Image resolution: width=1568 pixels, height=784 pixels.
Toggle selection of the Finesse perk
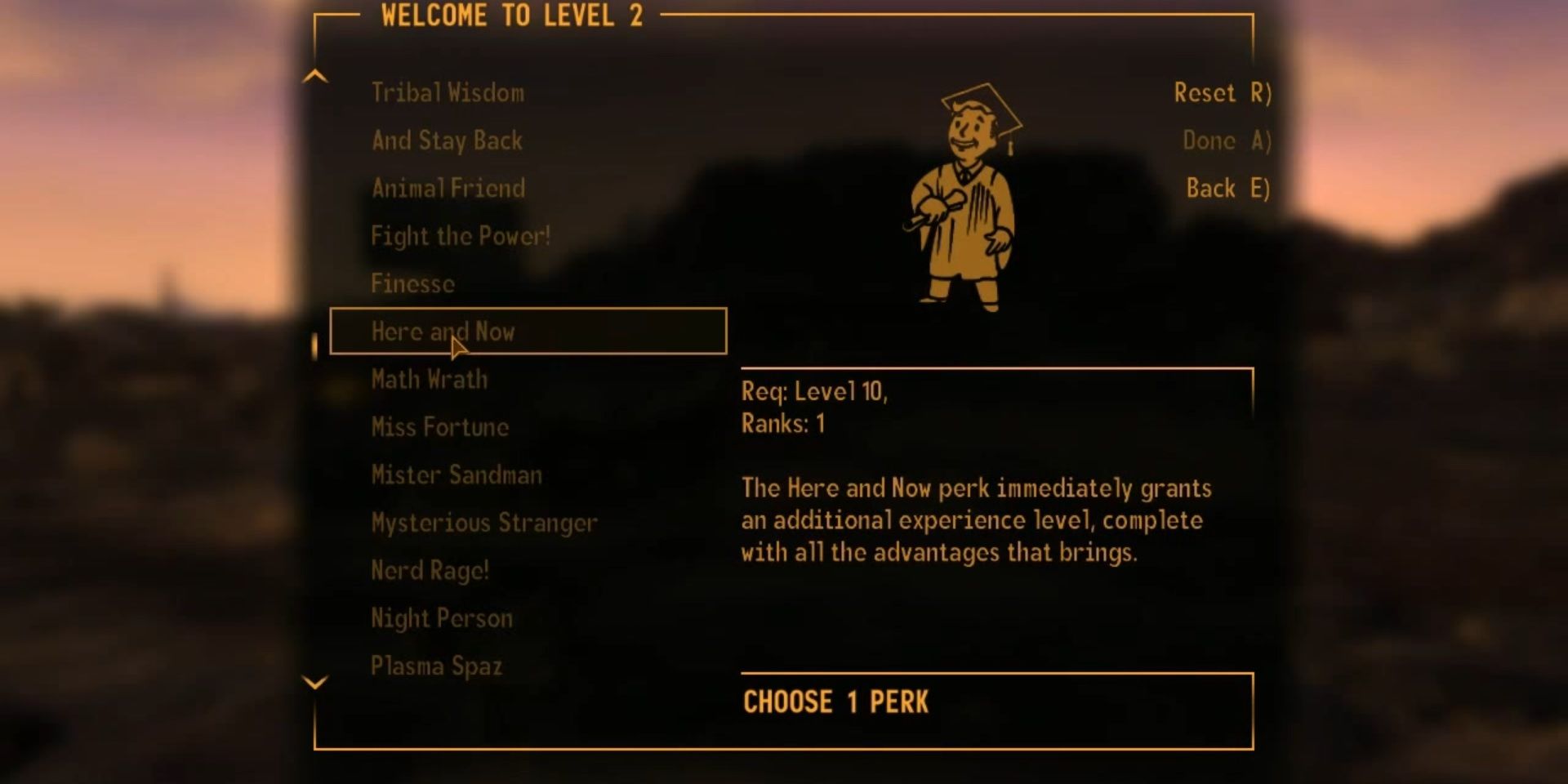pos(412,284)
